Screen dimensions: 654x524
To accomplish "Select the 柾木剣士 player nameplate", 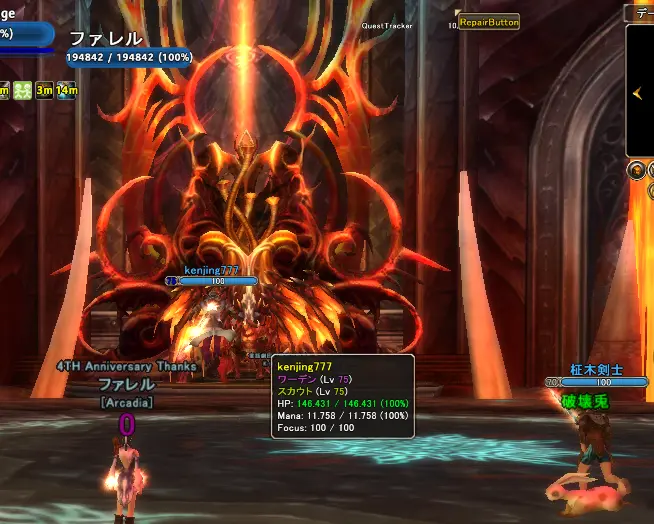I will pos(596,369).
